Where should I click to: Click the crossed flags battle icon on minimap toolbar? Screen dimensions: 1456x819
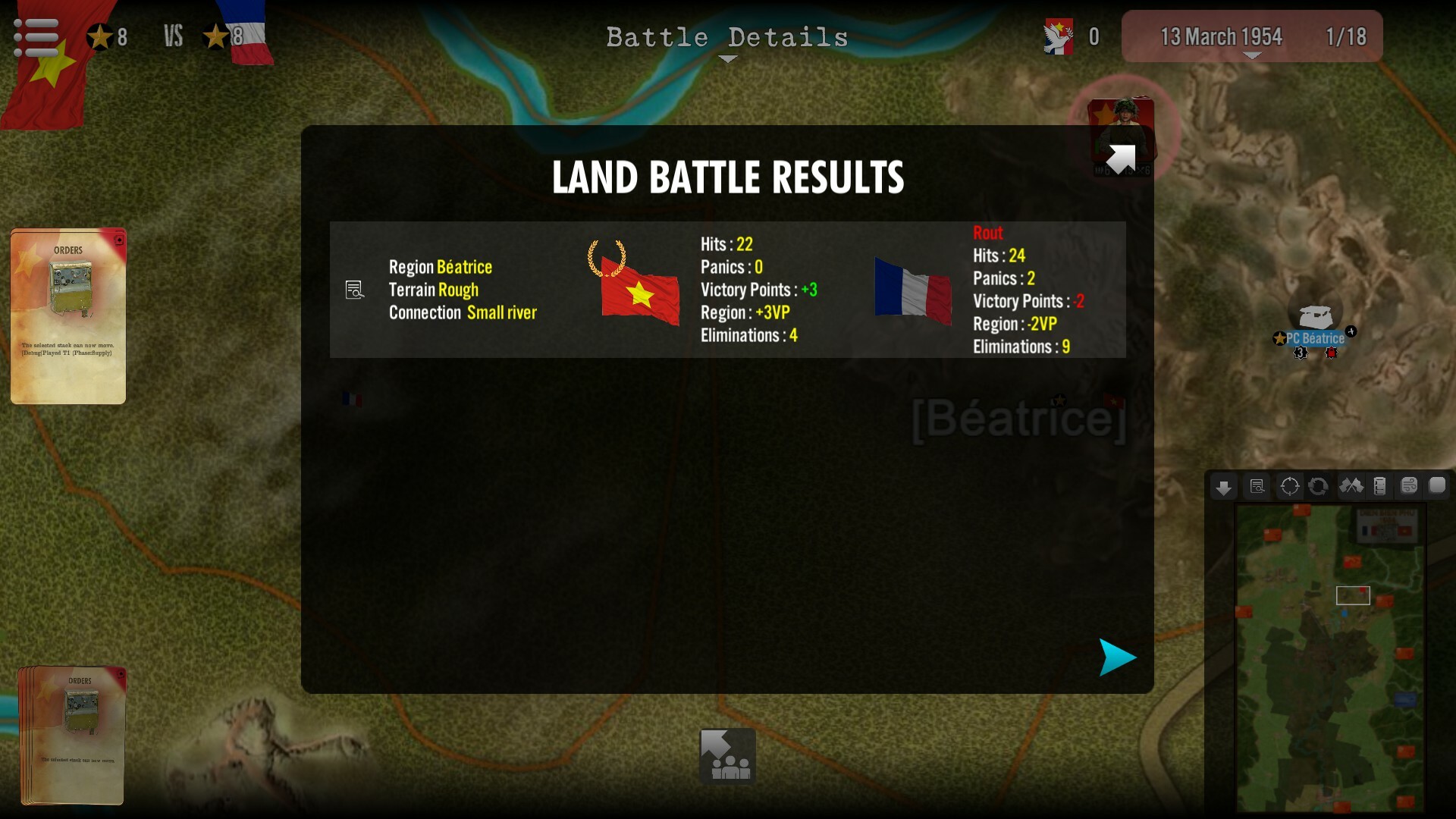tap(1351, 486)
